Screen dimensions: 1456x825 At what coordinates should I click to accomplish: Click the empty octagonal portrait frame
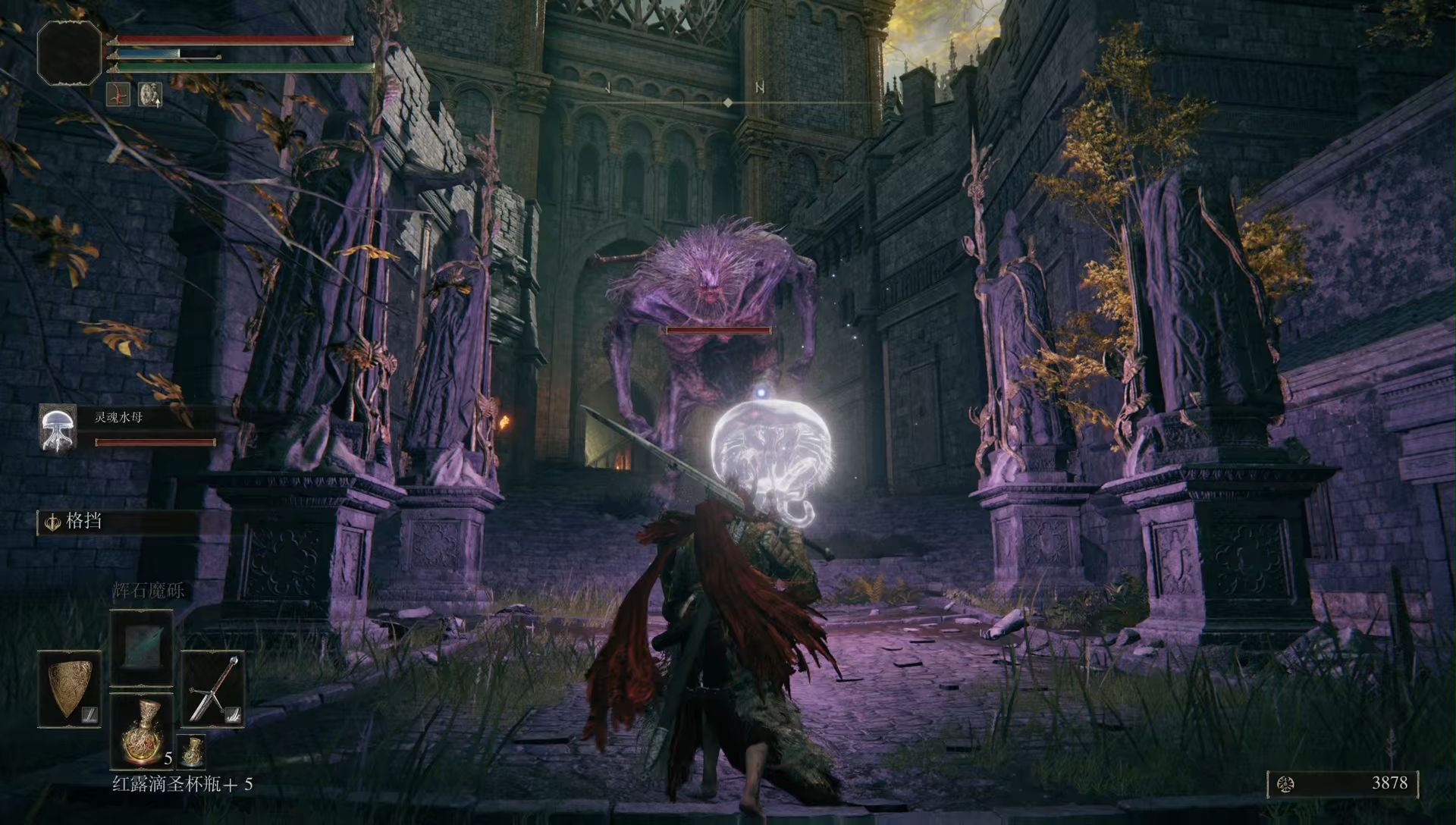coord(69,52)
